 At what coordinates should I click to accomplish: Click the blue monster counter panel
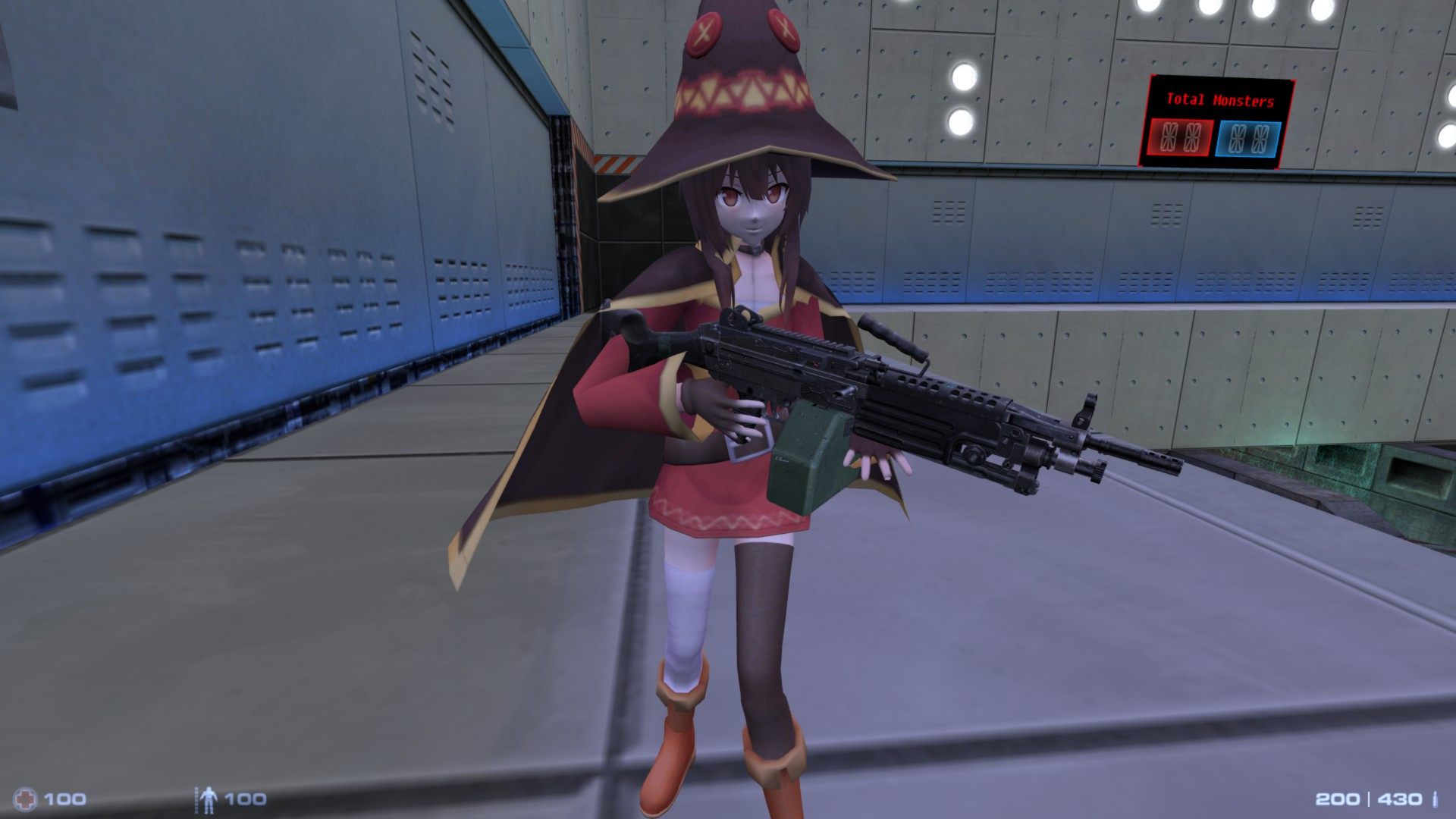1247,139
